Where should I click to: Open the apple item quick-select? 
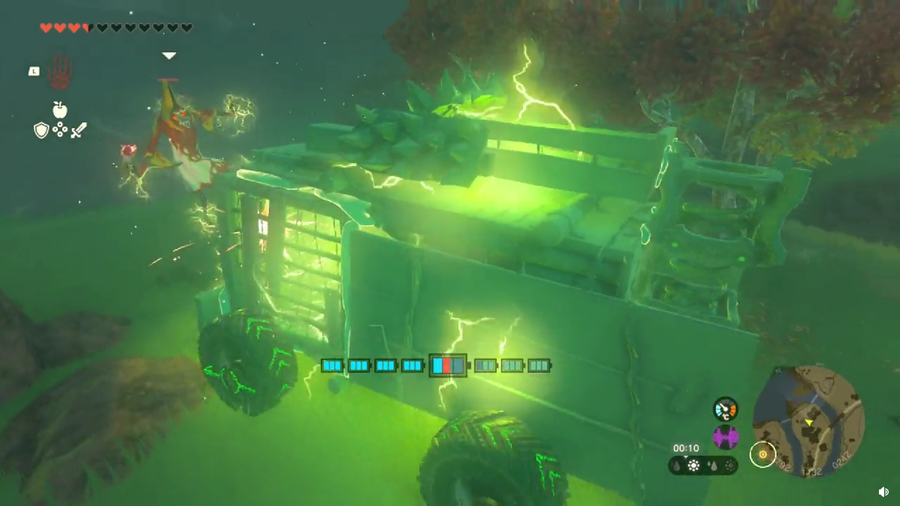coord(60,110)
